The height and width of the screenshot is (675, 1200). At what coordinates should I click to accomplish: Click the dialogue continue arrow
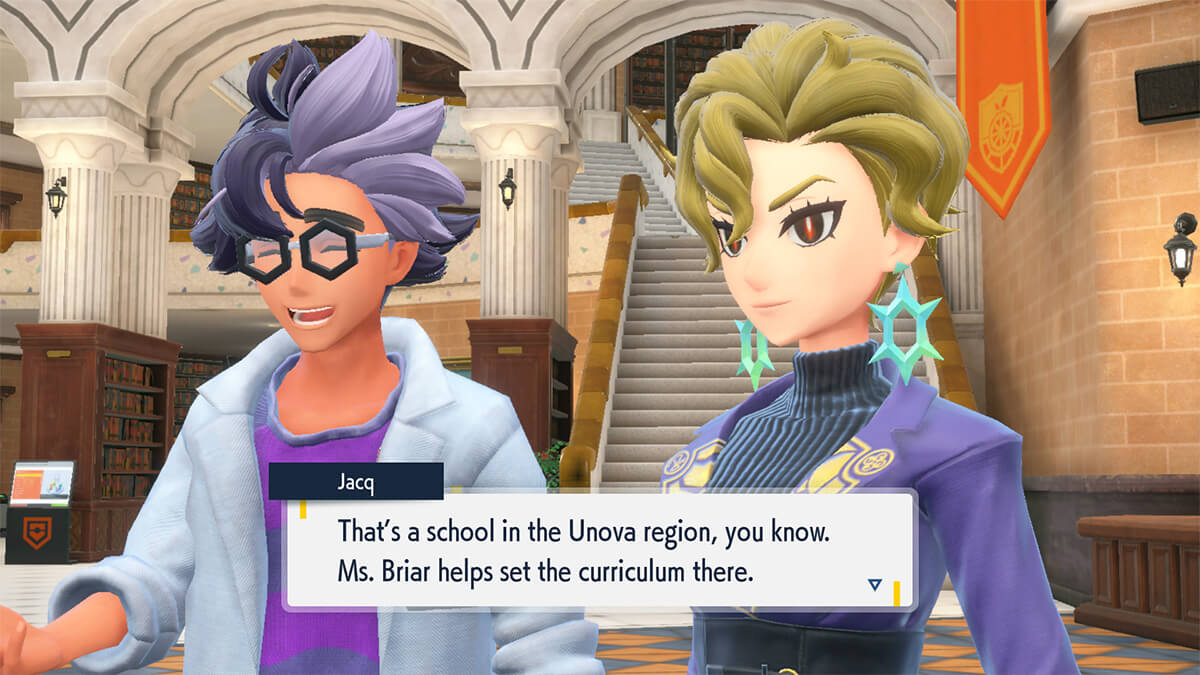point(874,585)
